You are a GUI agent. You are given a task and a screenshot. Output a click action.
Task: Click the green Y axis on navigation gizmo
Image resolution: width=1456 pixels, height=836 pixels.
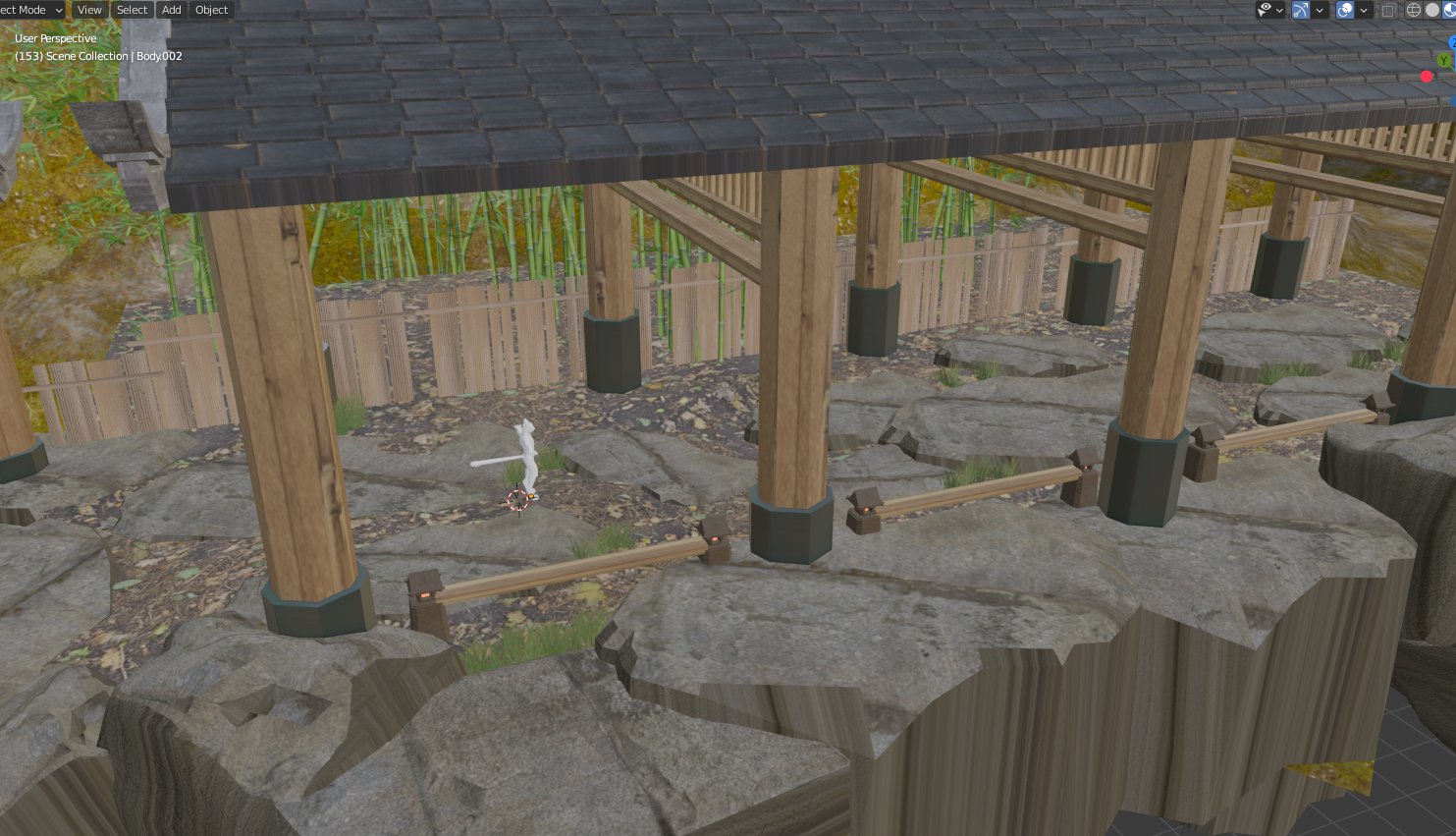(x=1443, y=59)
